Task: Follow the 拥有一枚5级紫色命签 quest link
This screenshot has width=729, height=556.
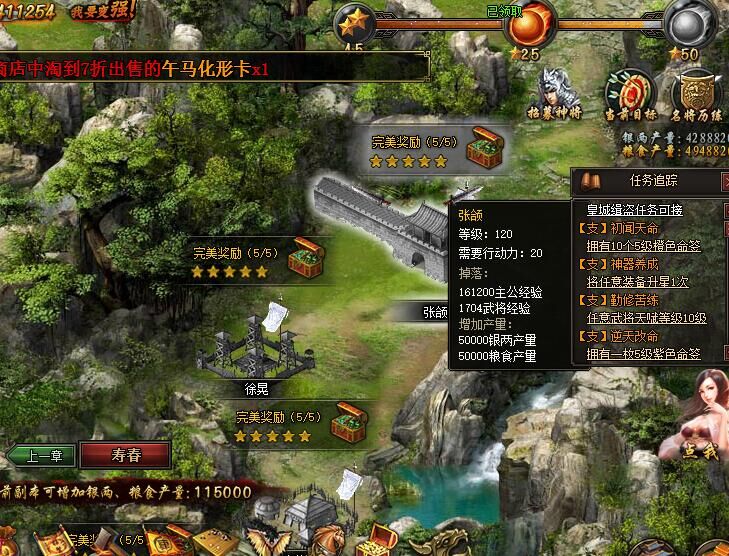Action: pos(643,353)
